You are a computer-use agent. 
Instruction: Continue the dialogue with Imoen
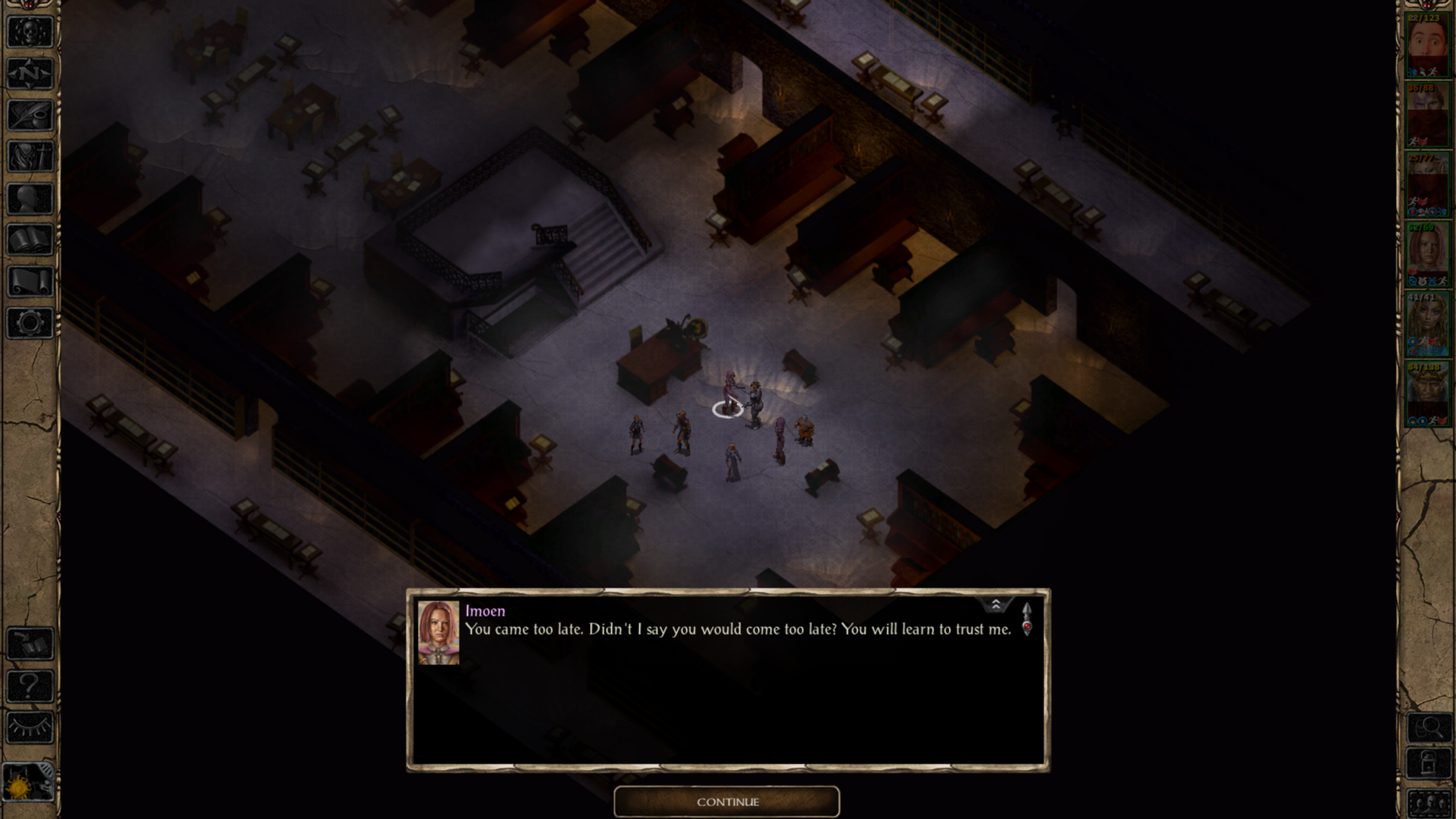pyautogui.click(x=726, y=802)
